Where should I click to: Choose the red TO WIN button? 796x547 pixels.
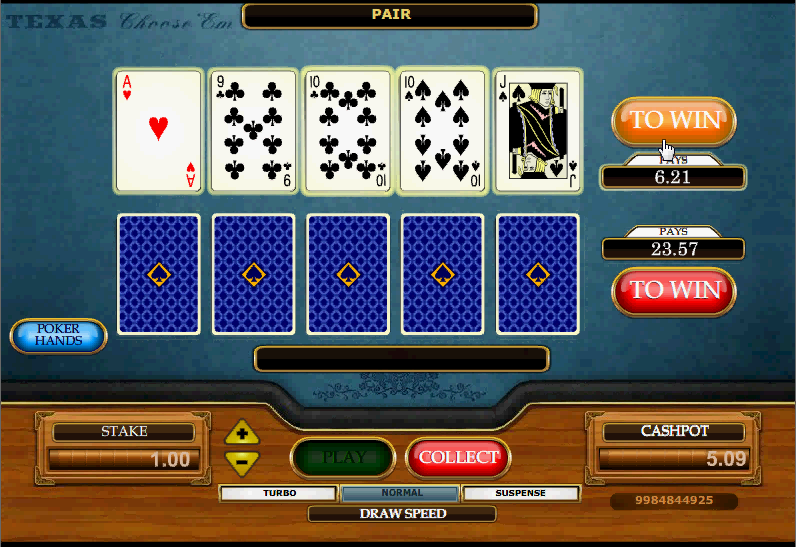tap(673, 290)
